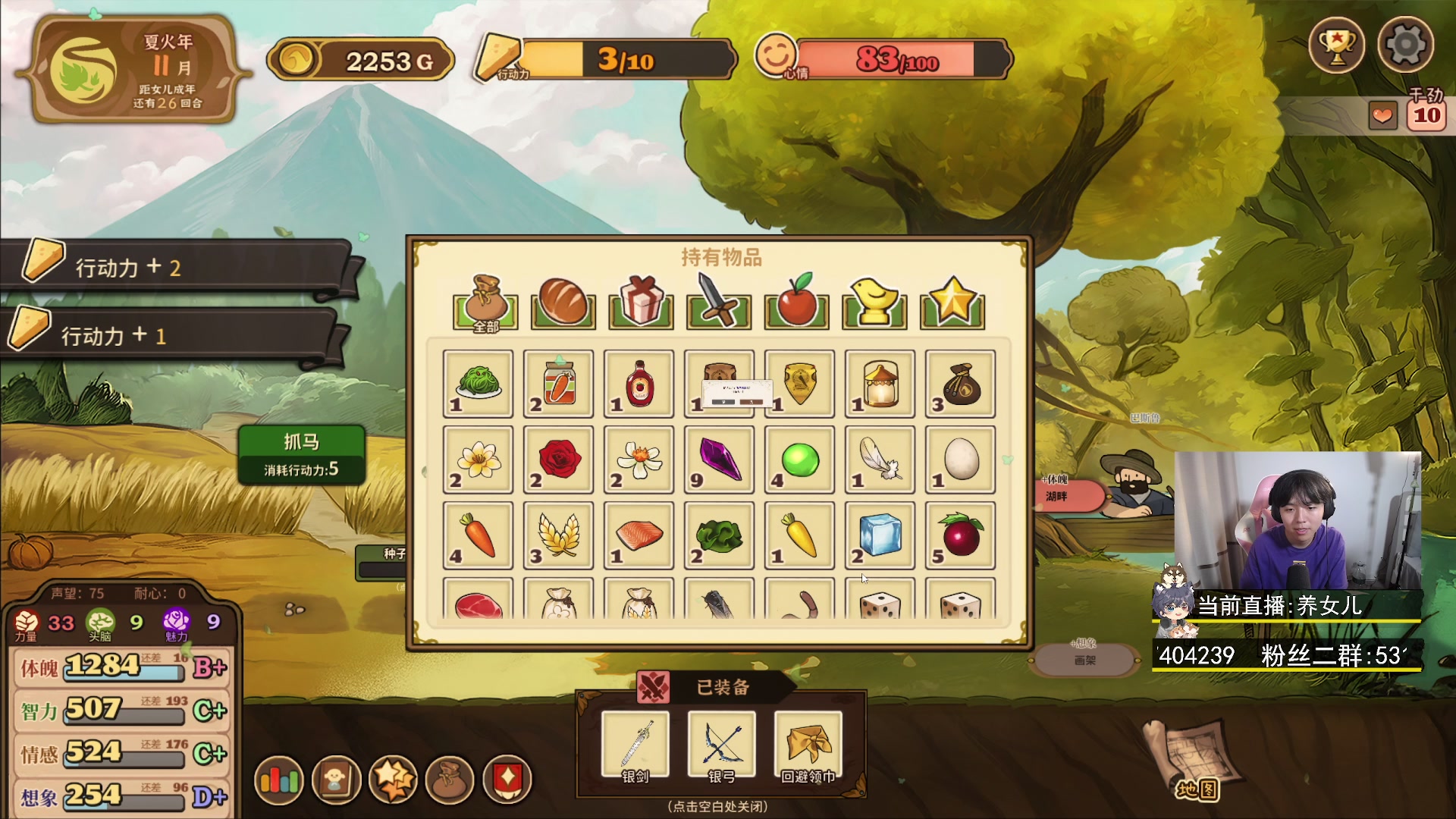1456x819 pixels.
Task: Select the equipped 银弓 silver bow
Action: (721, 745)
